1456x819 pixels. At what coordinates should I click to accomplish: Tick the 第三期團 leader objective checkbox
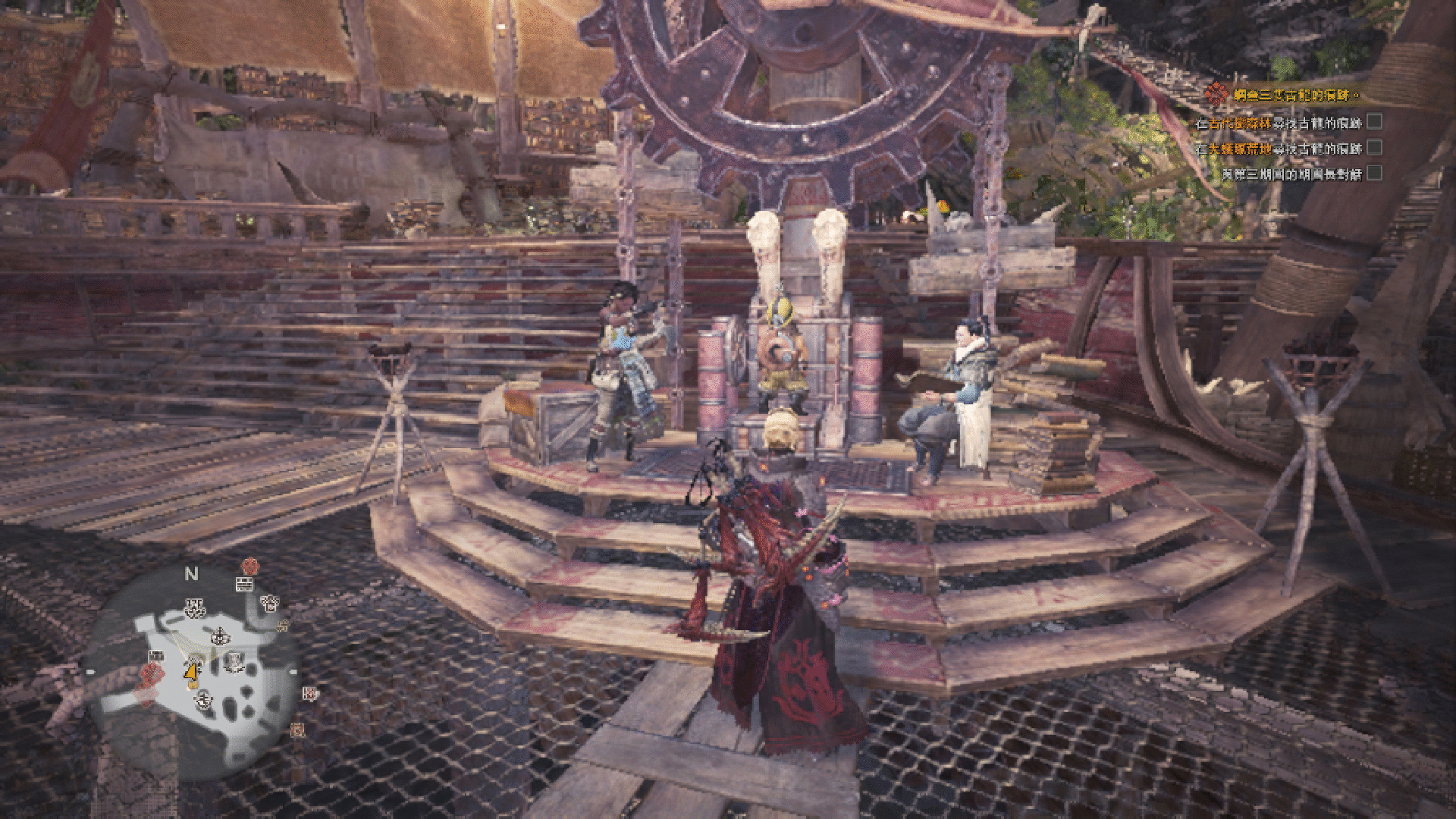point(1374,174)
